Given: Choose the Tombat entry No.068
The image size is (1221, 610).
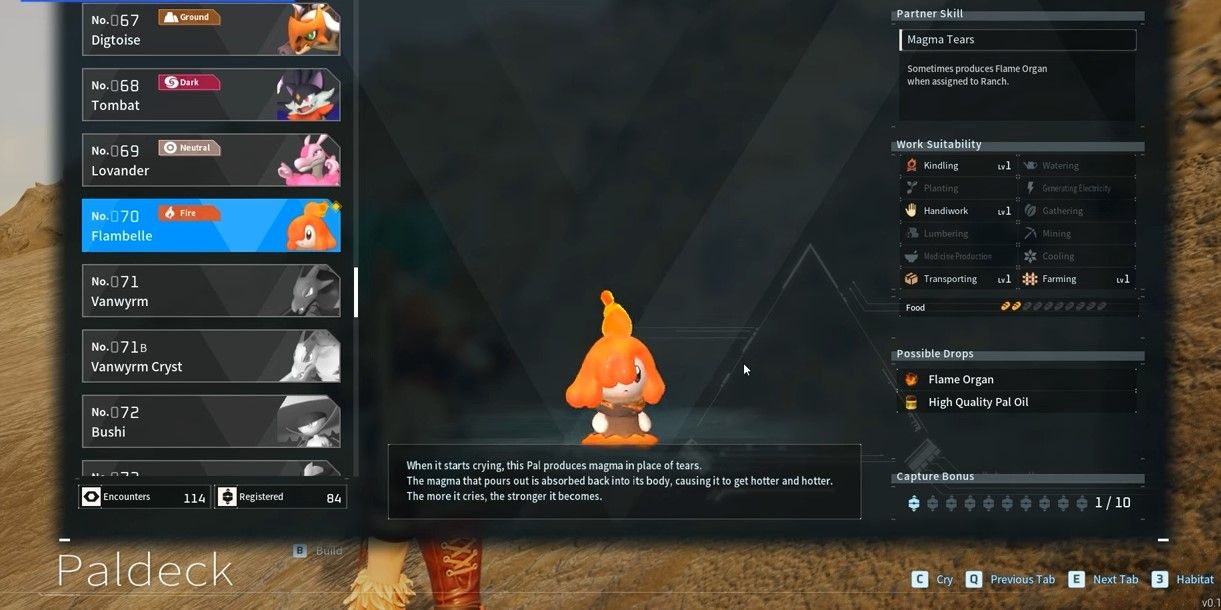Looking at the screenshot, I should [210, 95].
